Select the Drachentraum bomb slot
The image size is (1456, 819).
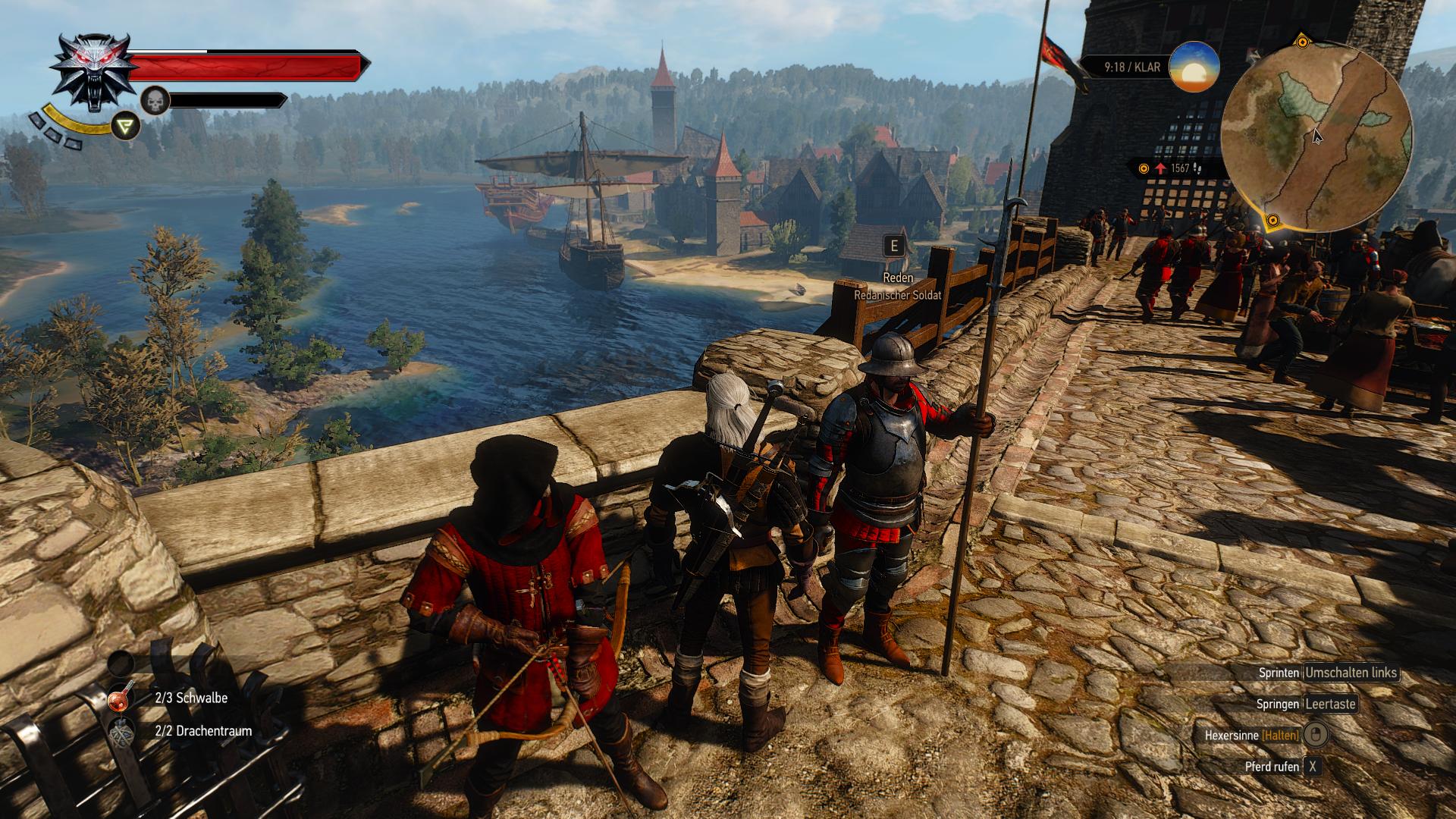(121, 732)
